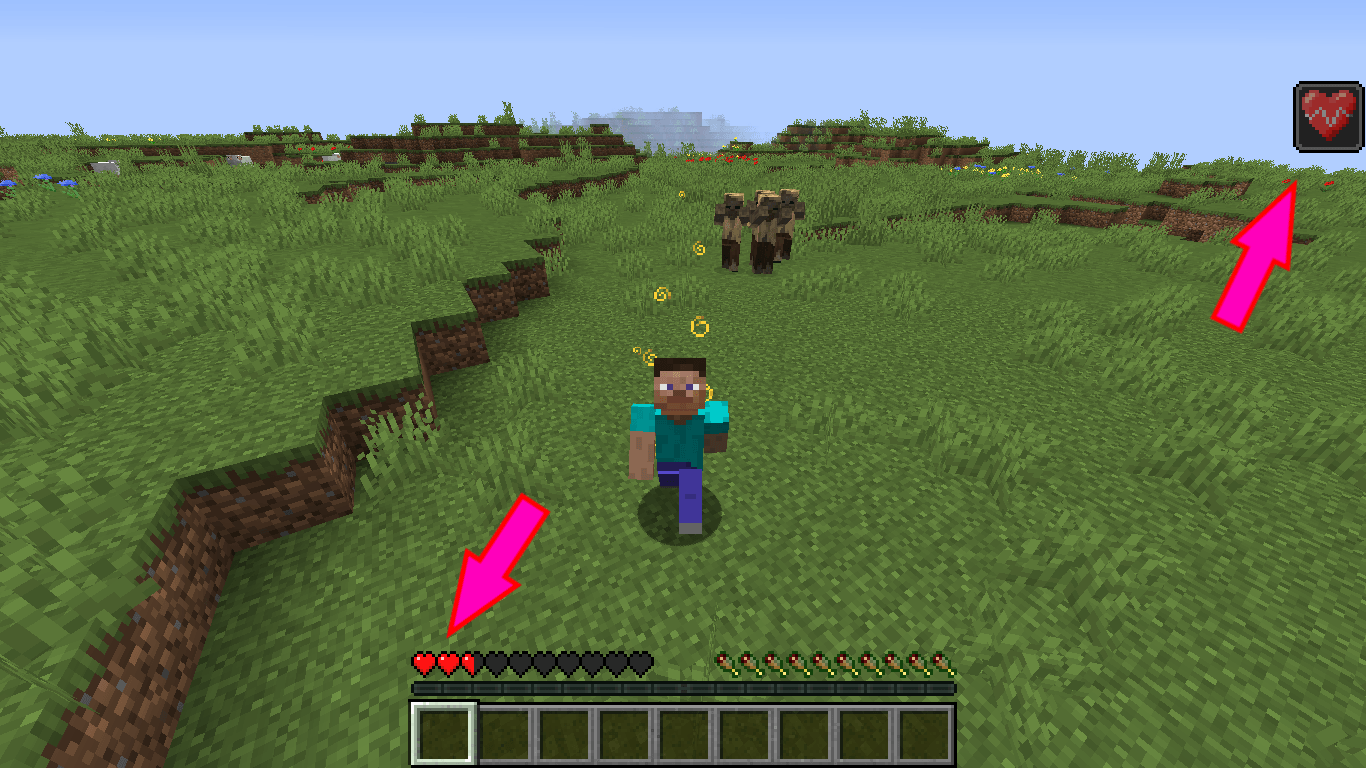Click the third half-filled heart icon
This screenshot has height=768, width=1366.
coord(468,662)
